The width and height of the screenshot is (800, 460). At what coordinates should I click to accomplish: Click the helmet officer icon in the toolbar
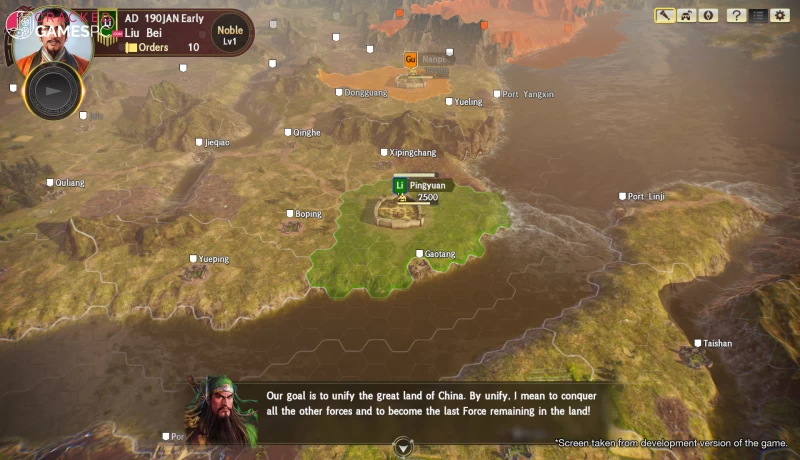click(x=686, y=15)
